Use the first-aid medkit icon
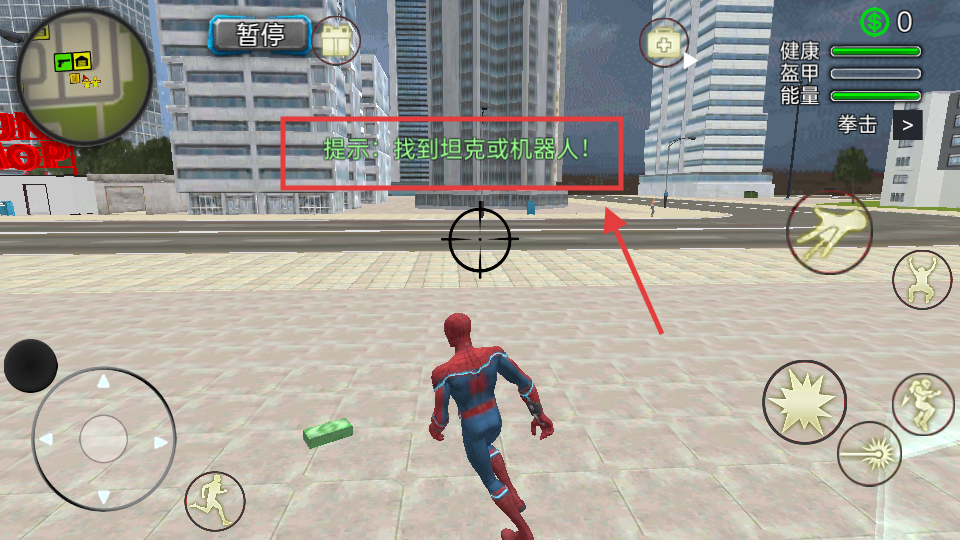This screenshot has width=960, height=540. [x=664, y=43]
